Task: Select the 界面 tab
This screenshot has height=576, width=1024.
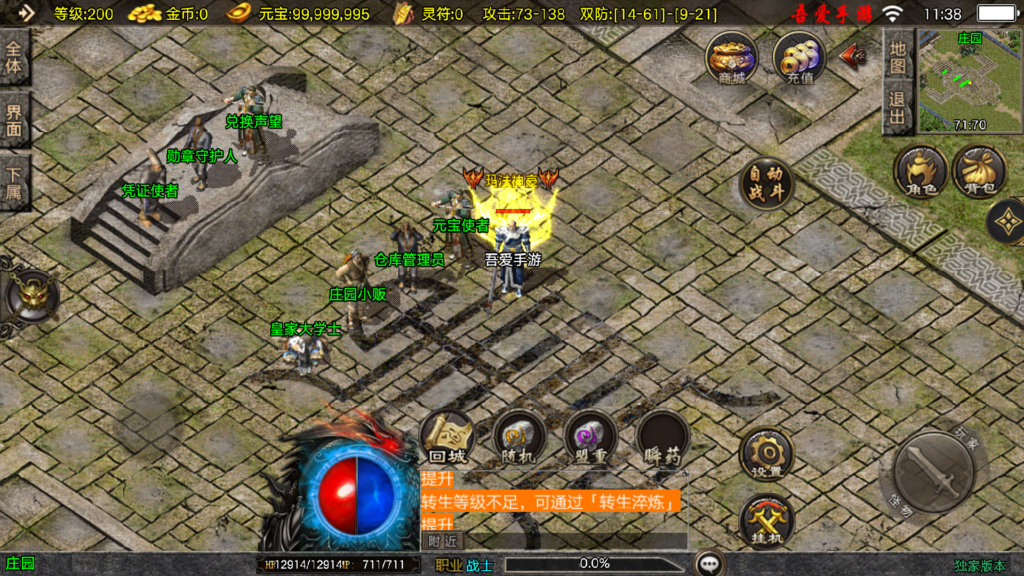Action: (x=15, y=121)
